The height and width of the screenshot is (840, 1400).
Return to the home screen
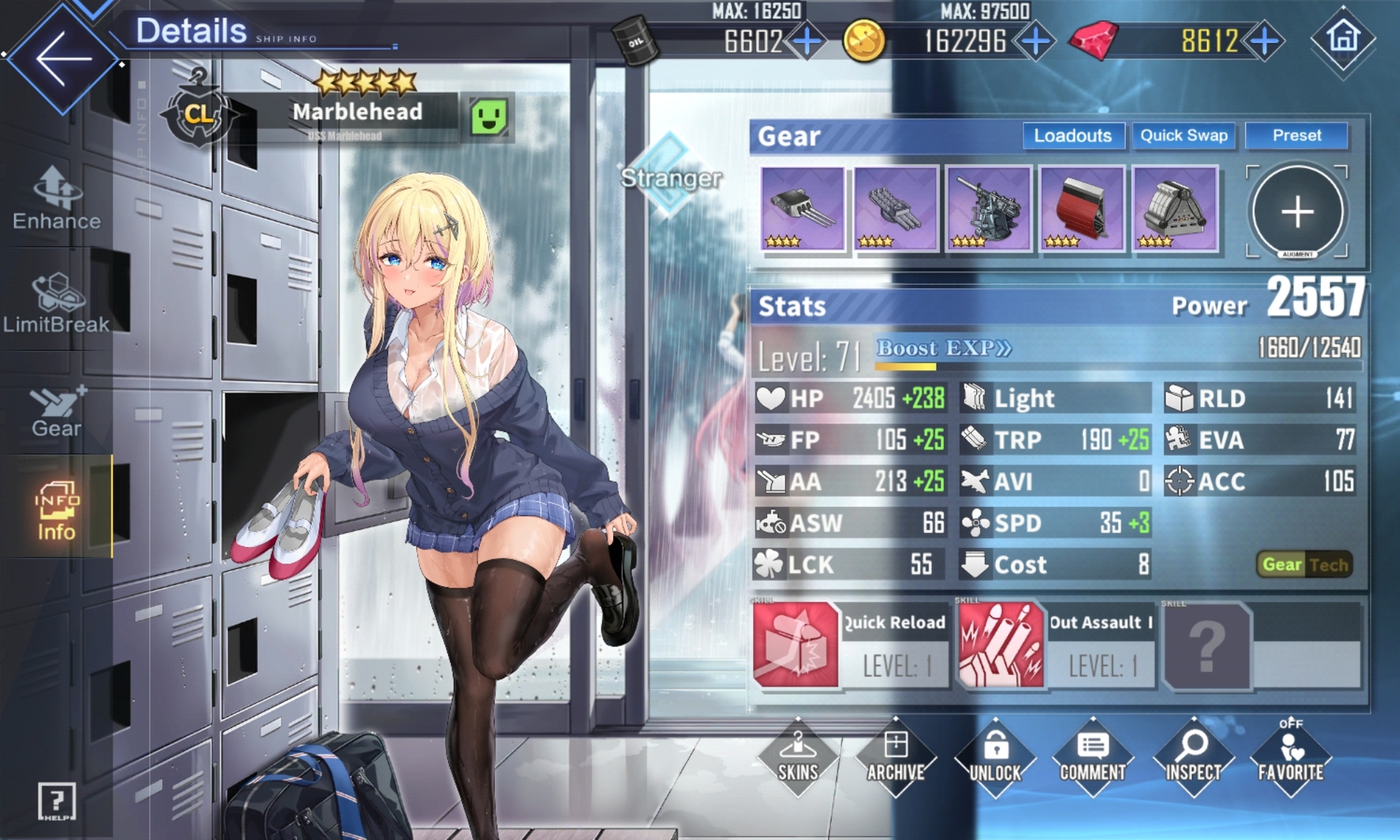click(x=1343, y=38)
